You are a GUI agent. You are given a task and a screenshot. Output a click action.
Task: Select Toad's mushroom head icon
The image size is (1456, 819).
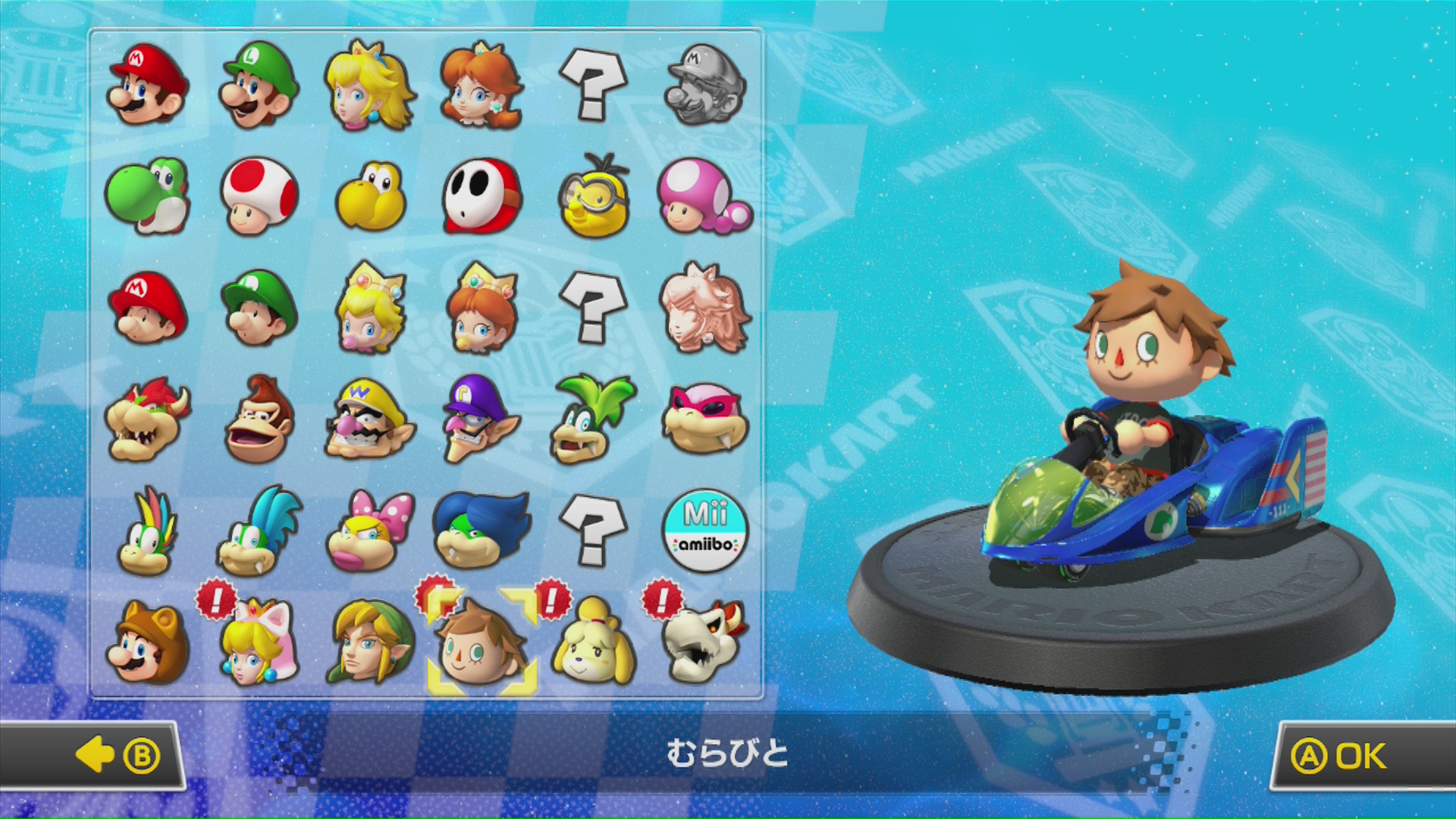259,196
